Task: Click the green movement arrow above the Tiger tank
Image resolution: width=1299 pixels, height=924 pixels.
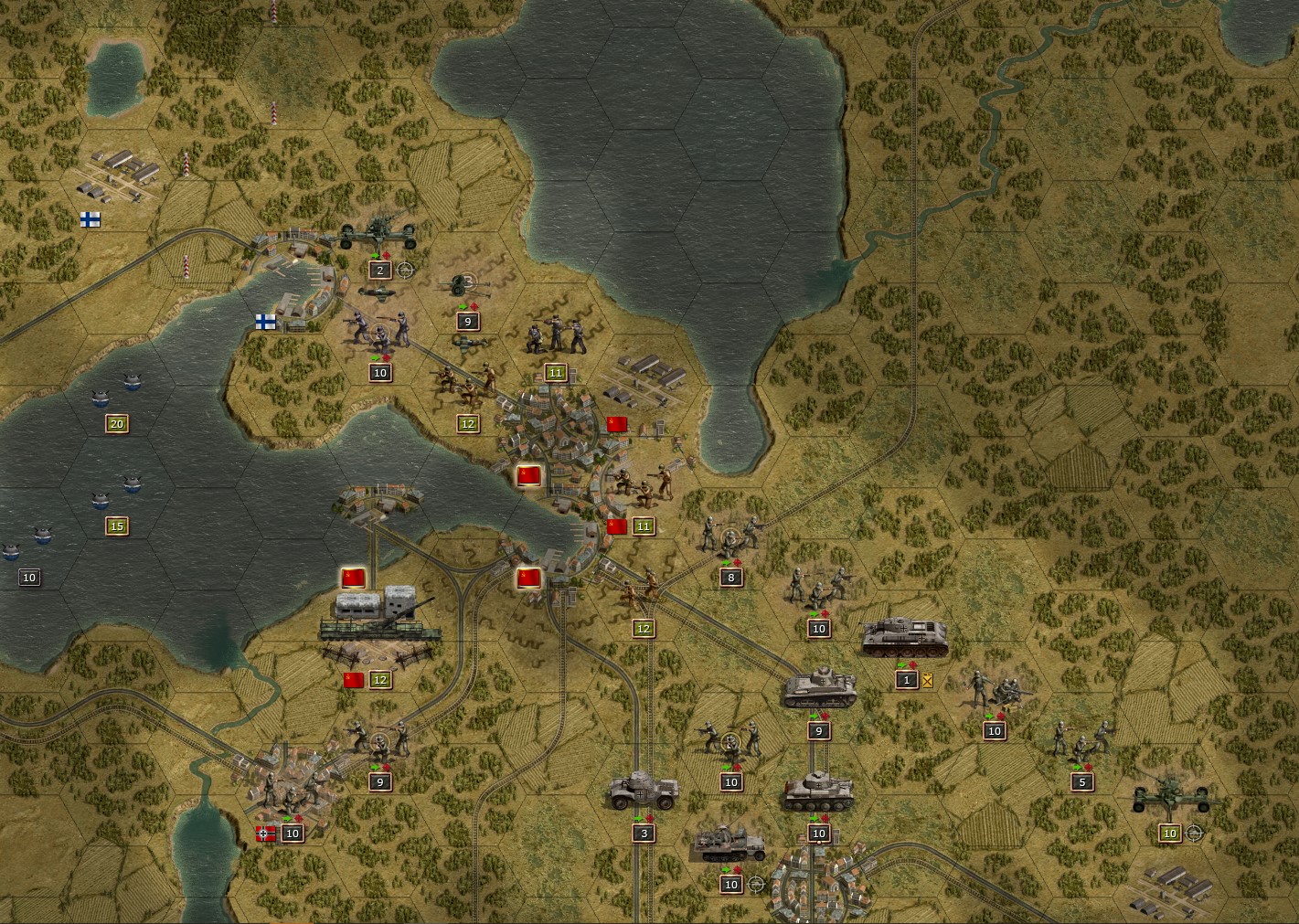Action: (903, 665)
